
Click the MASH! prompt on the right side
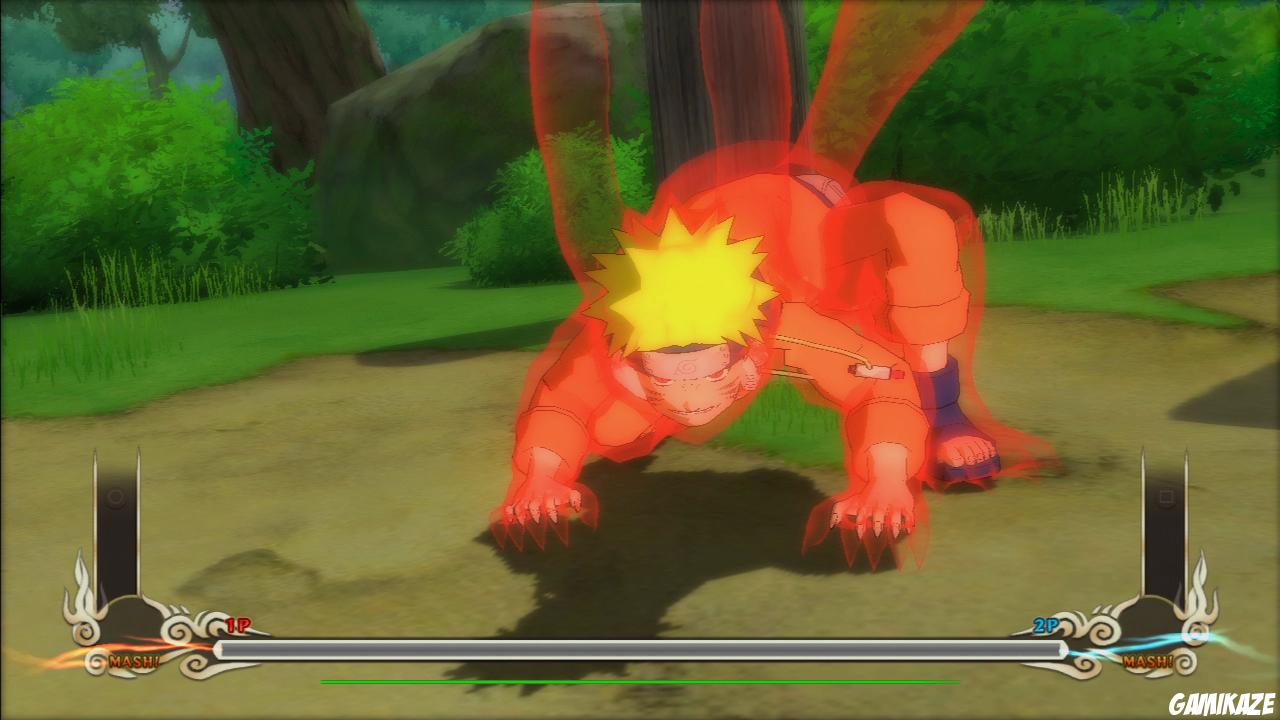(x=1147, y=661)
